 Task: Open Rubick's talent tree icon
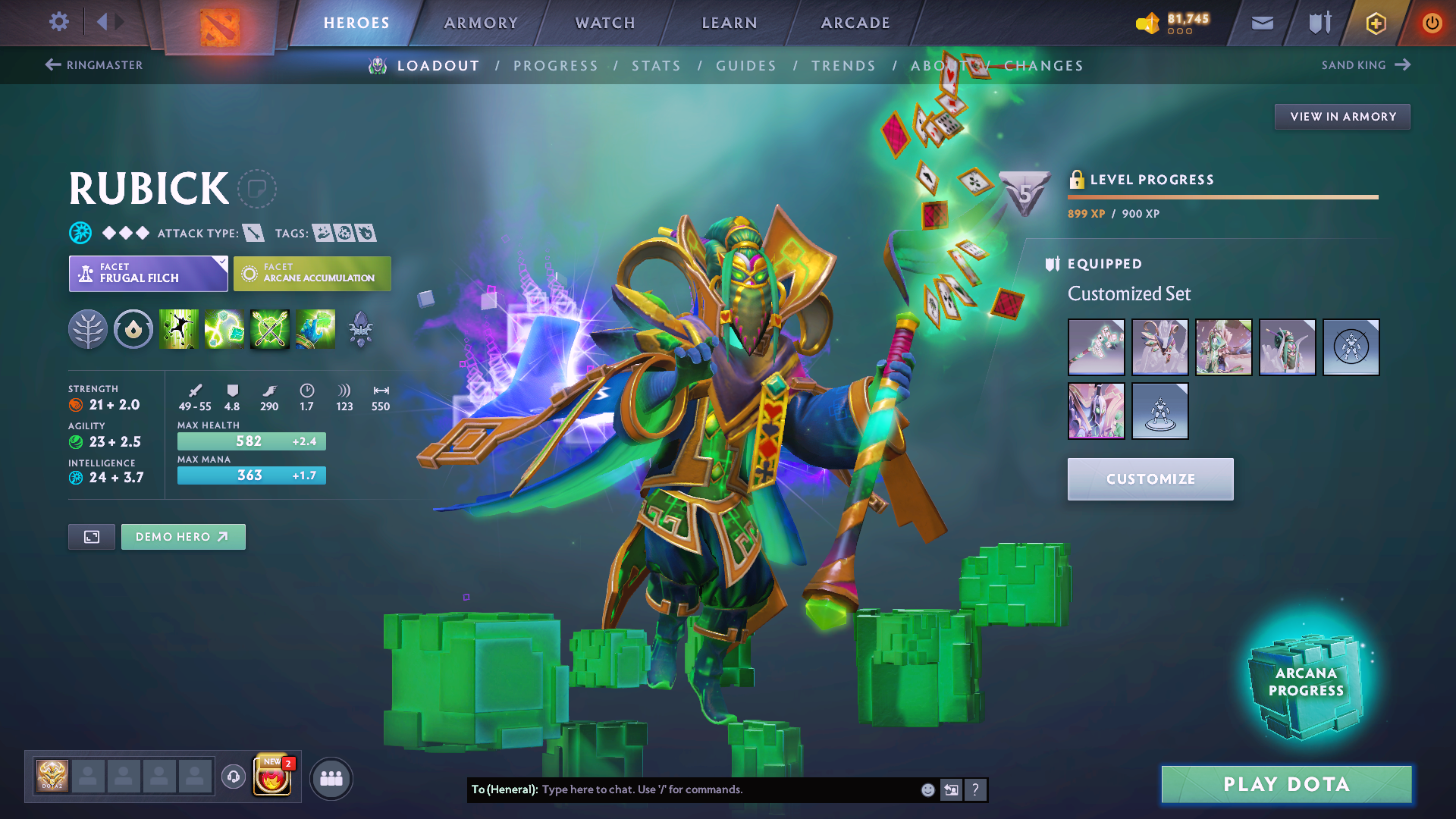88,329
